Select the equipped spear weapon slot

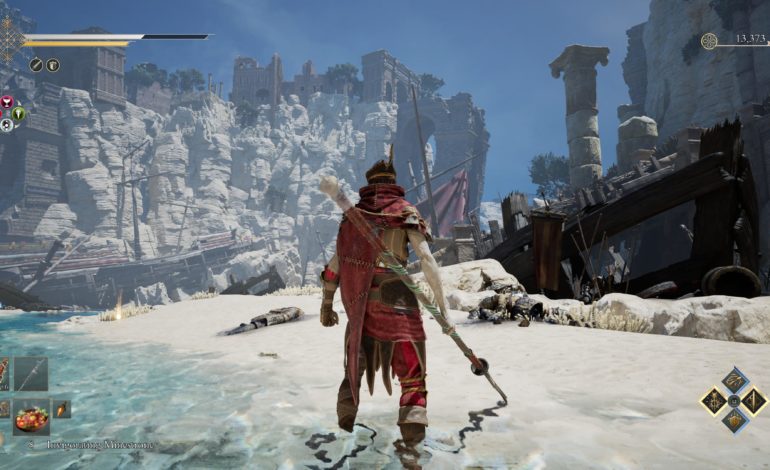tap(30, 375)
